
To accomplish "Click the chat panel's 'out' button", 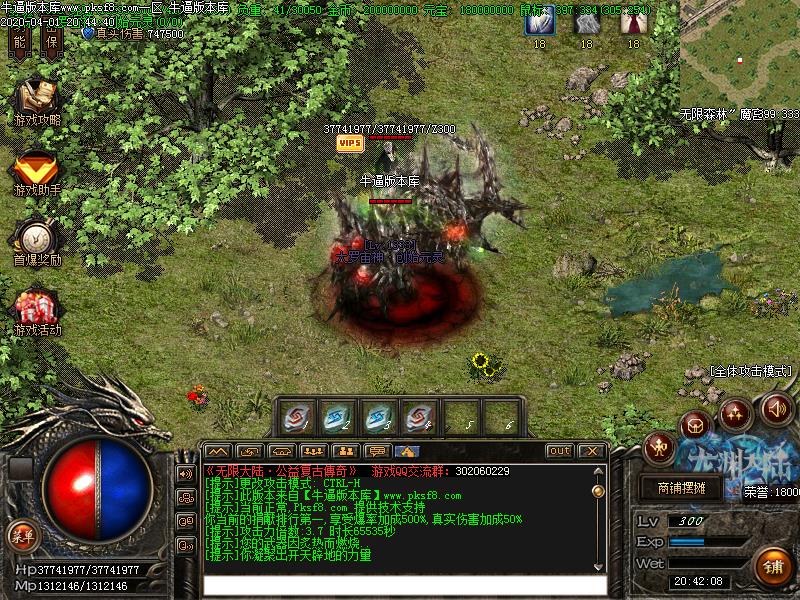I will click(560, 451).
